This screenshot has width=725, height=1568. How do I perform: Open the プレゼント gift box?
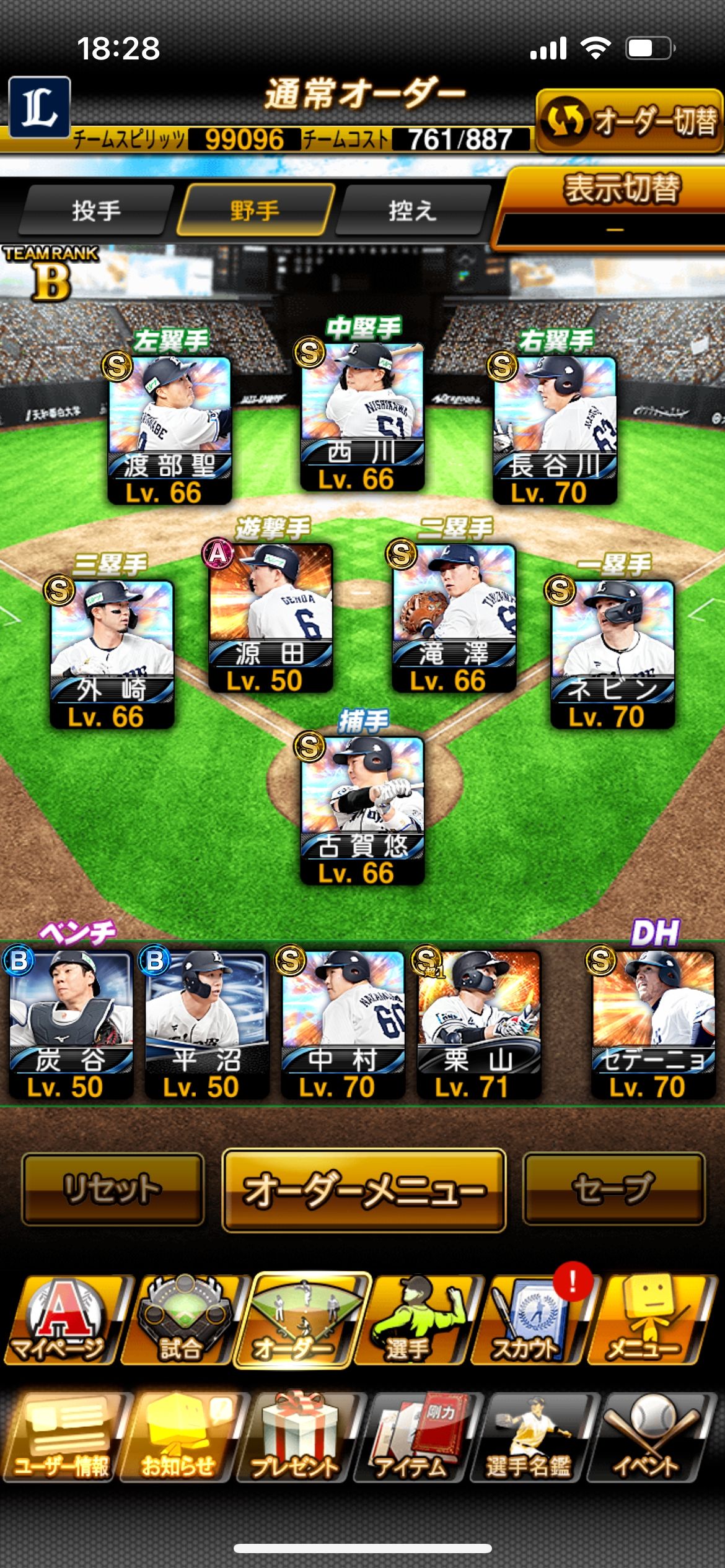(x=296, y=1438)
